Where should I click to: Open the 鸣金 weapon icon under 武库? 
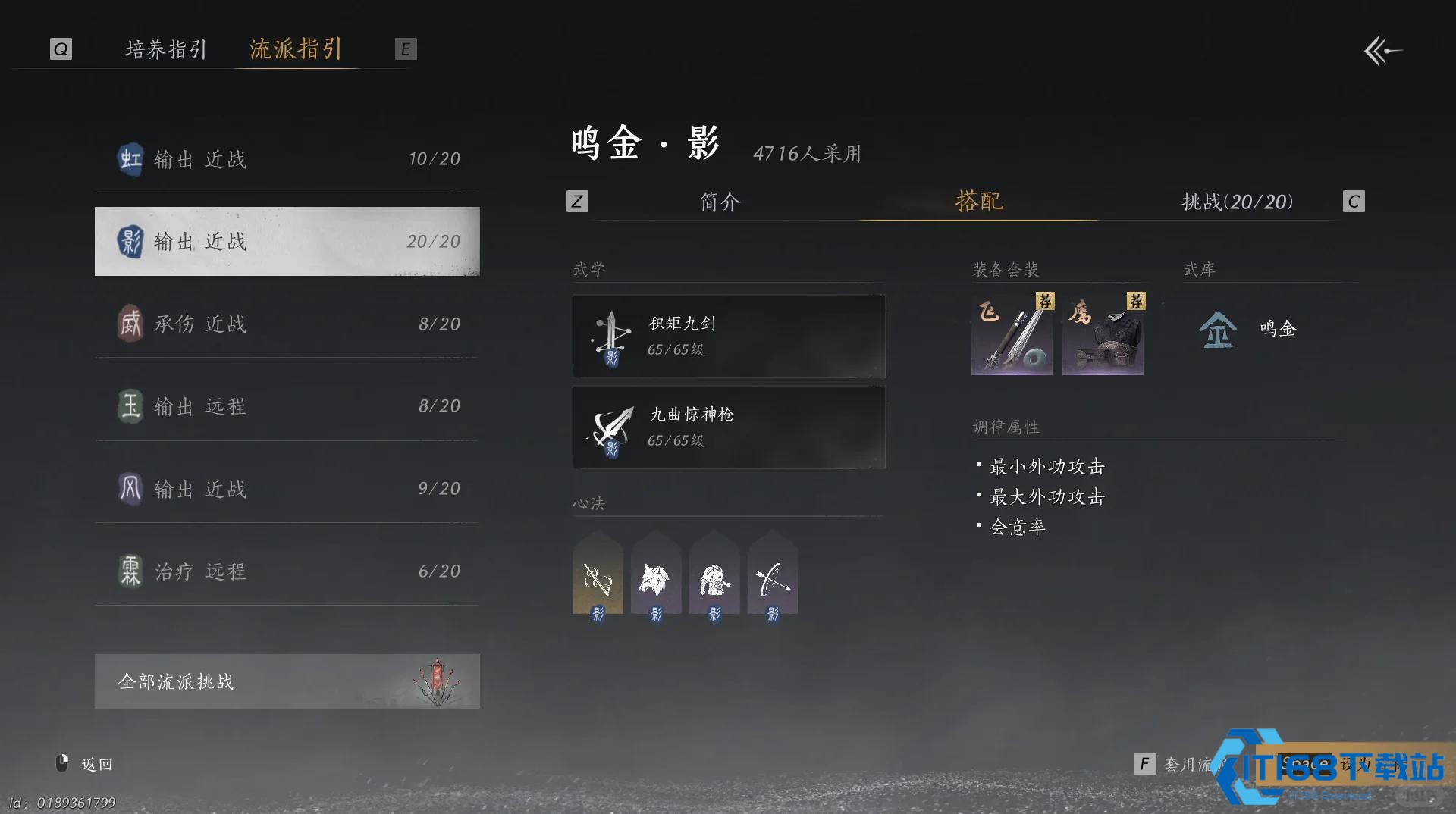(1216, 330)
